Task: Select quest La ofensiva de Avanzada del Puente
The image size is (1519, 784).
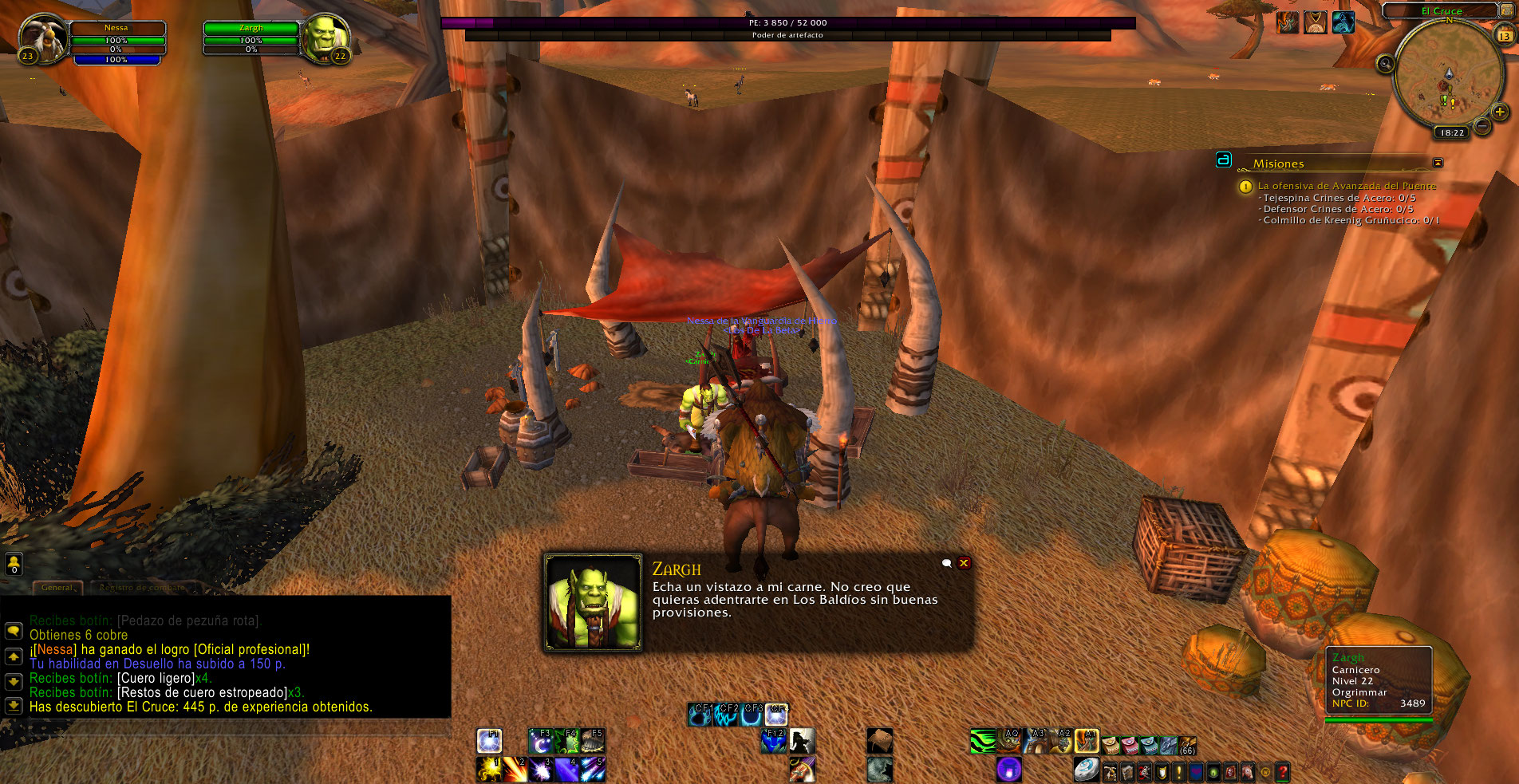Action: coord(1347,186)
